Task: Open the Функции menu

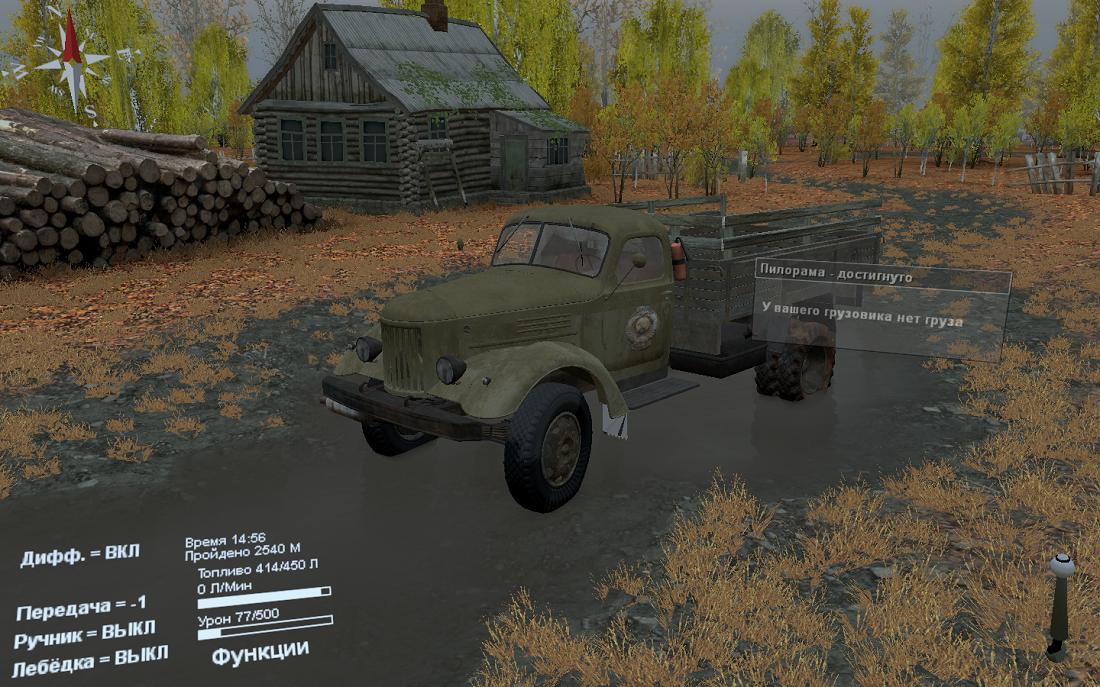Action: coord(260,652)
